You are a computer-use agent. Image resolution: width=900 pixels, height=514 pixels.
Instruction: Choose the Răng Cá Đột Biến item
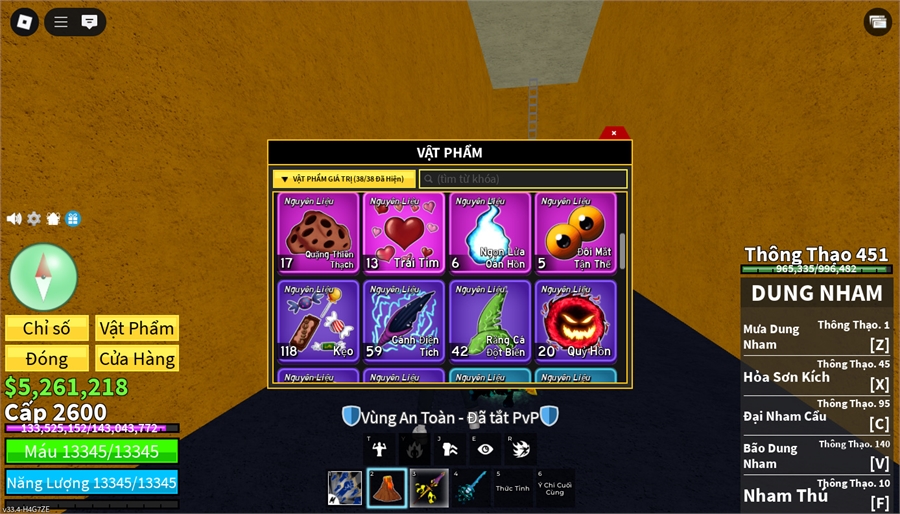coord(489,320)
